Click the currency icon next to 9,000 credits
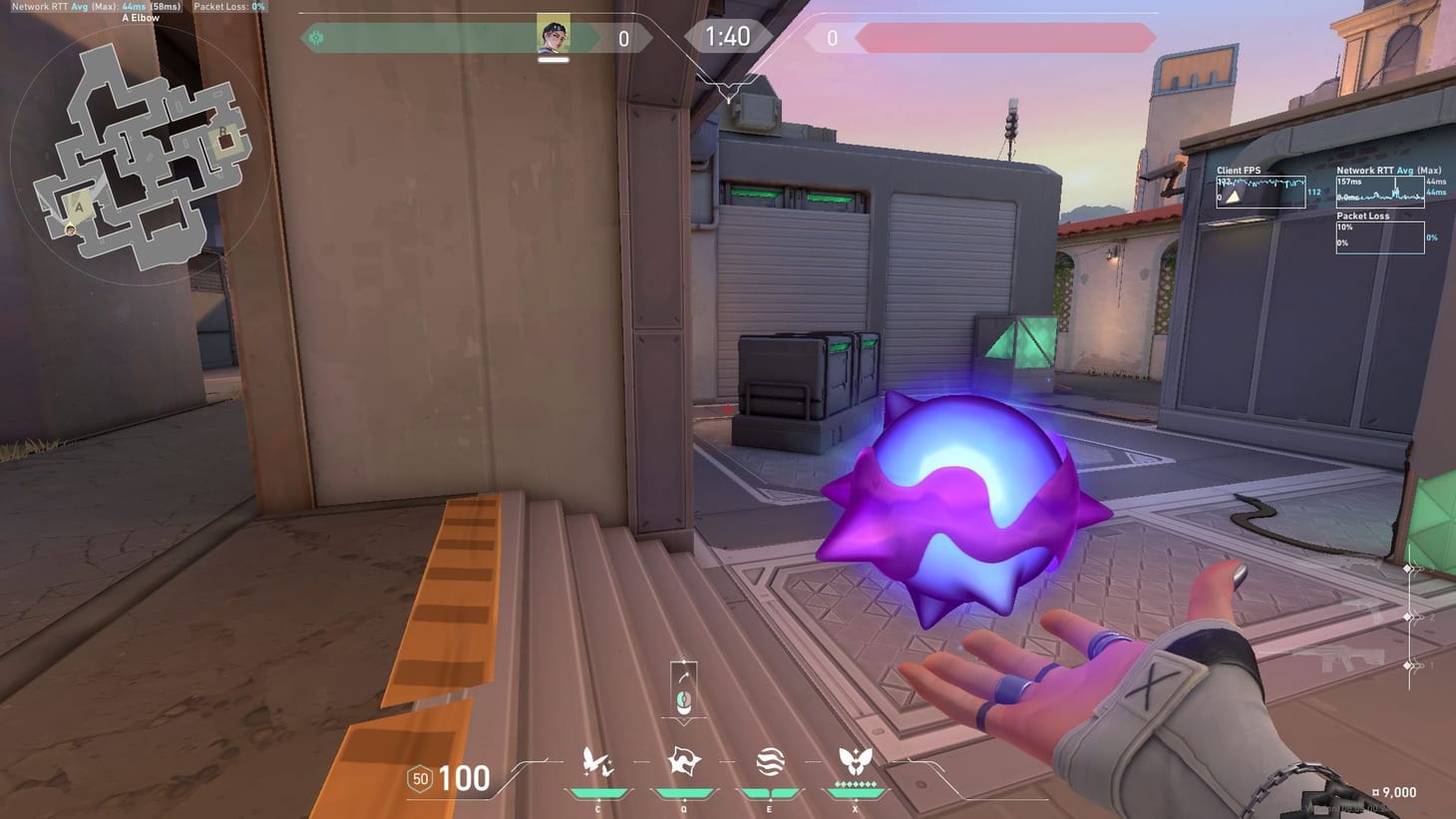 (1377, 792)
